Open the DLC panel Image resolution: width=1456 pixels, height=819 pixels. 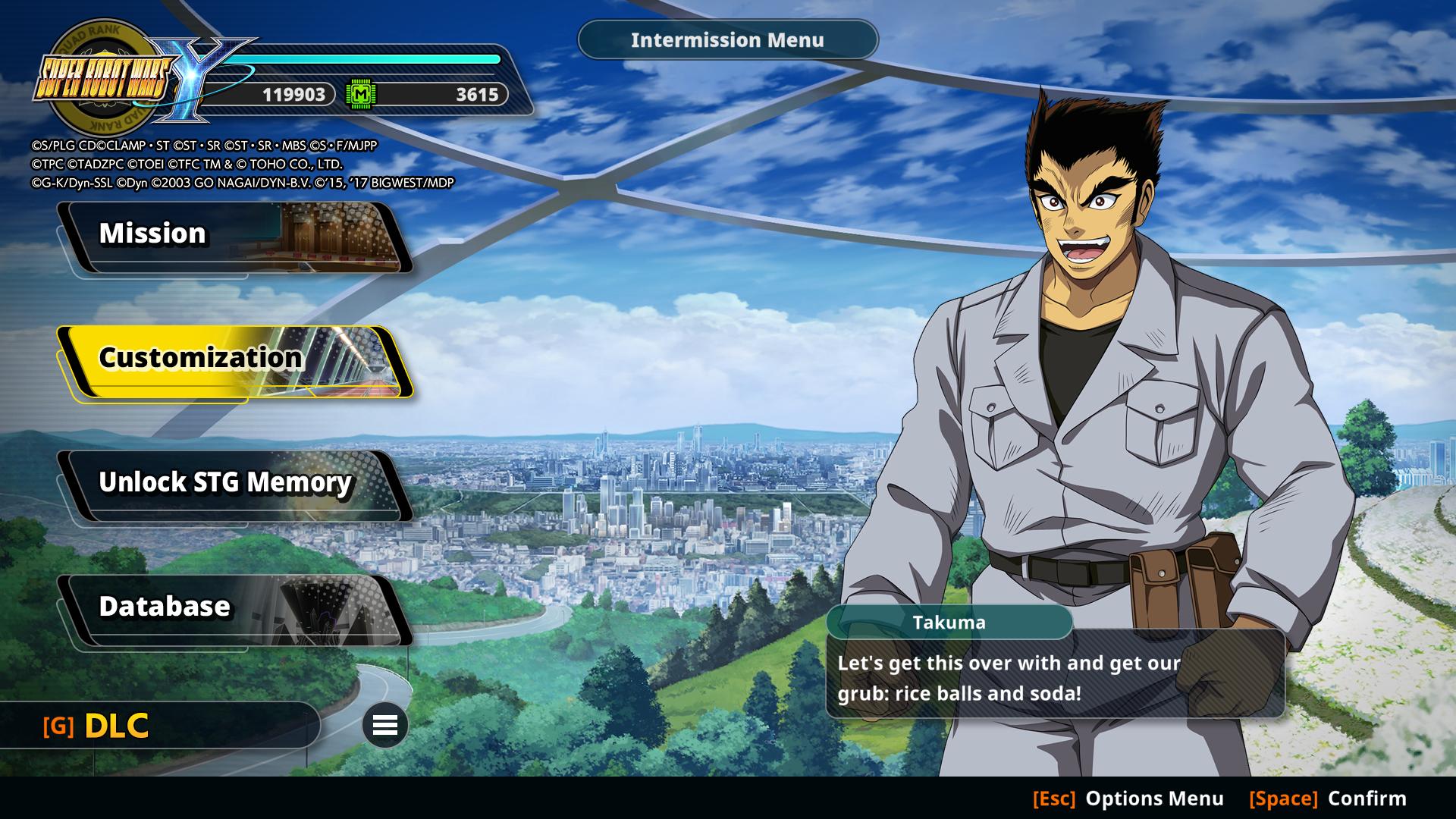pyautogui.click(x=118, y=726)
